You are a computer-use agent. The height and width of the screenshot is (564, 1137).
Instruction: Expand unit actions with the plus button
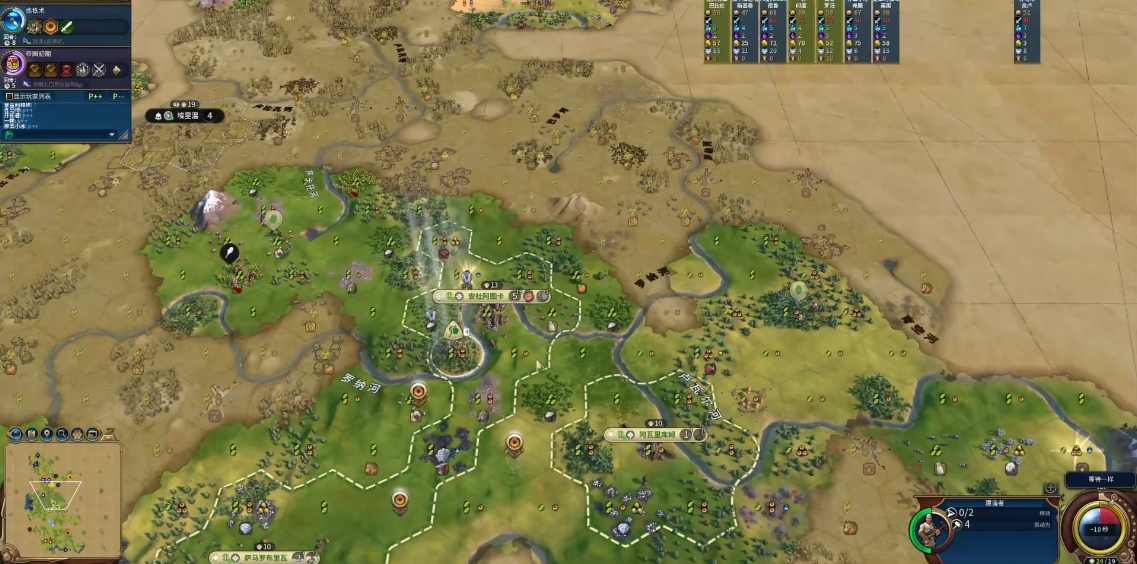tap(1050, 488)
